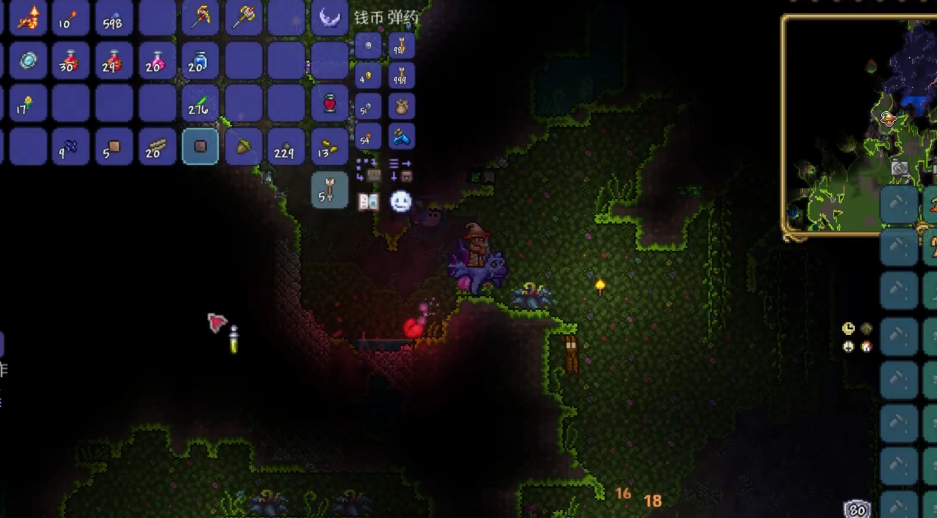Select the golden pickaxe slot
This screenshot has height=518, width=937.
click(200, 17)
